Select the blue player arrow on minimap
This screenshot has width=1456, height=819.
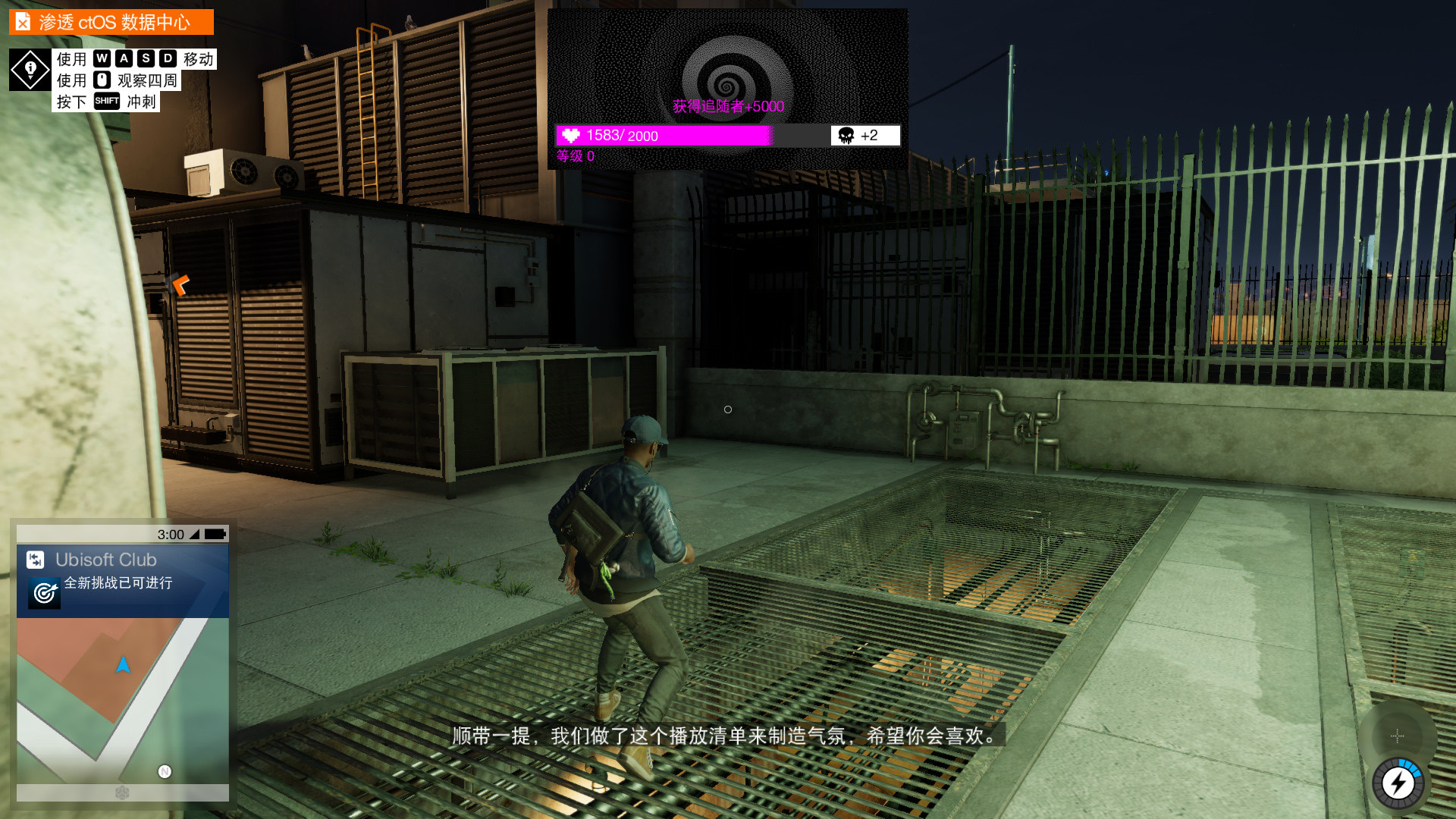[x=123, y=665]
